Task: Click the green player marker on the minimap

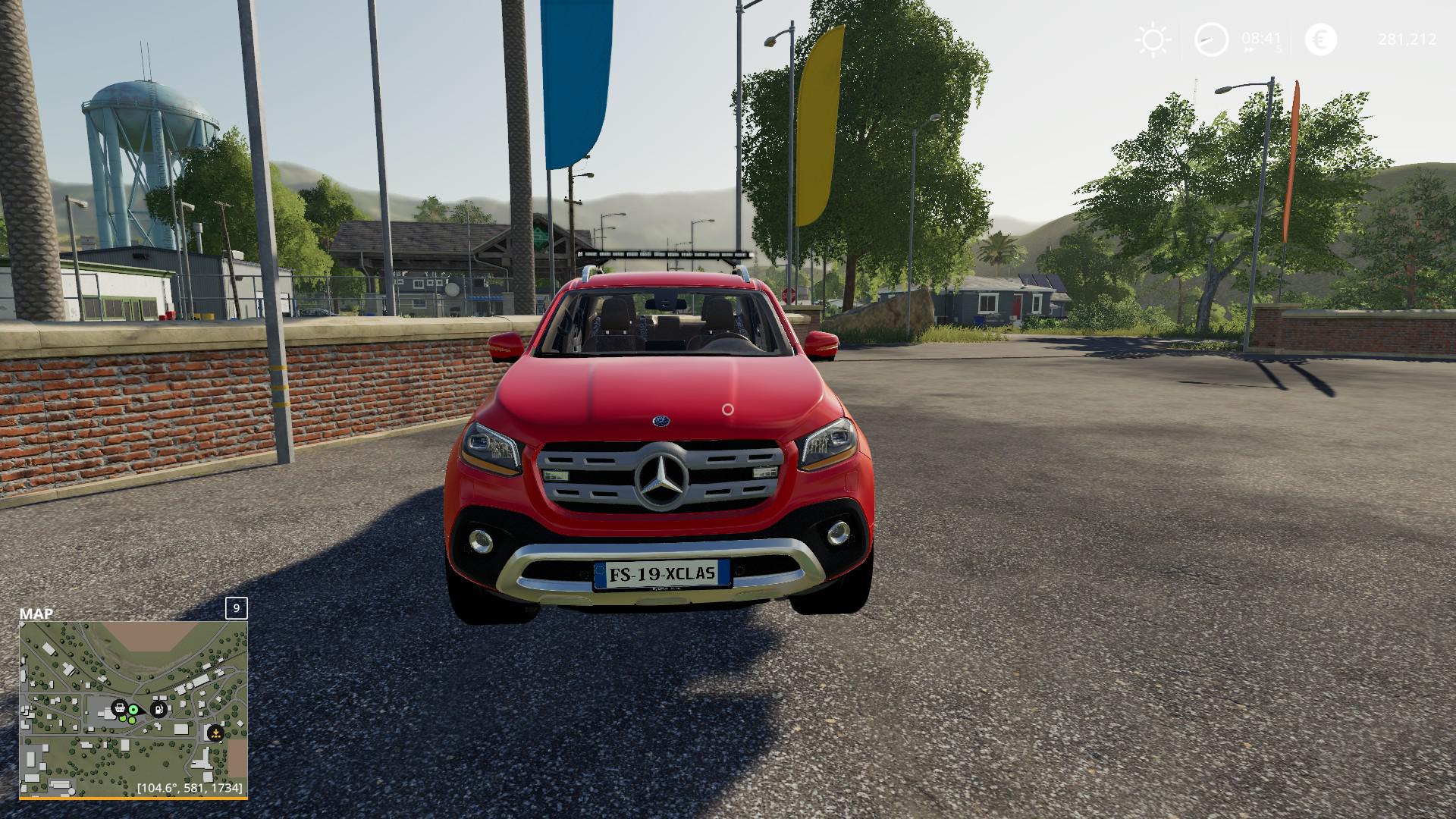Action: (x=133, y=710)
